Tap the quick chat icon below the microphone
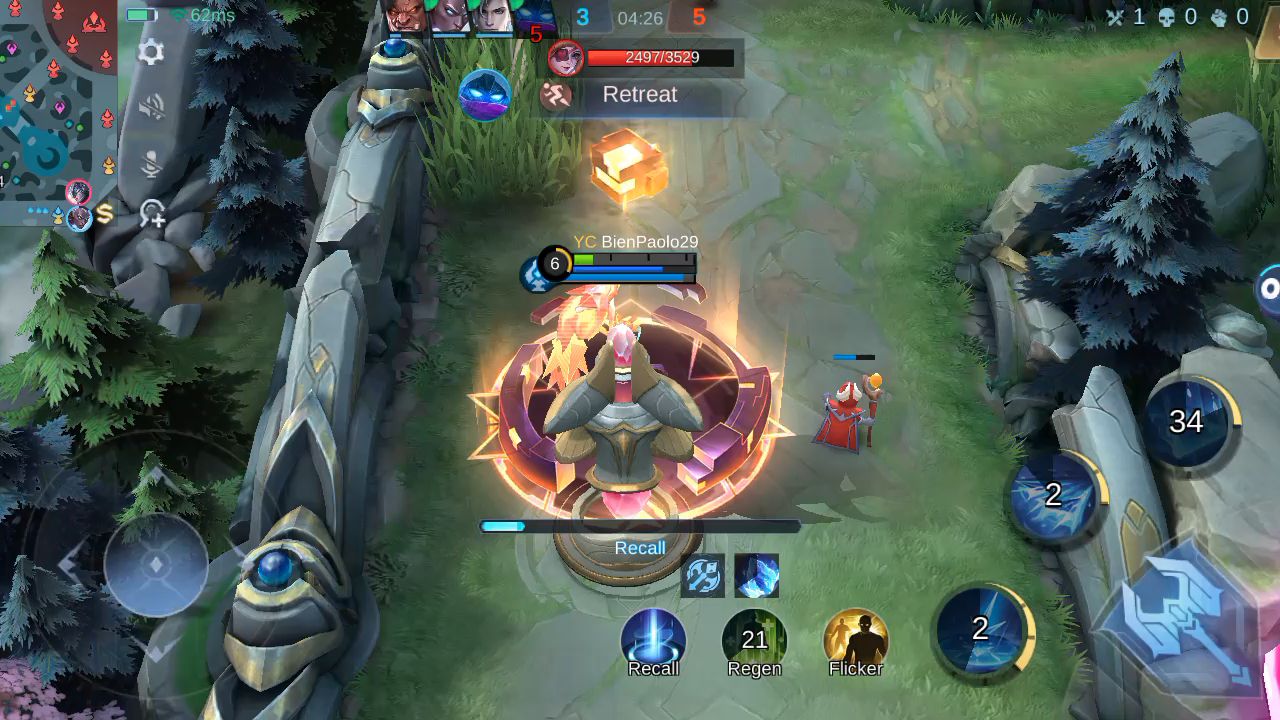This screenshot has width=1280, height=720. (152, 212)
